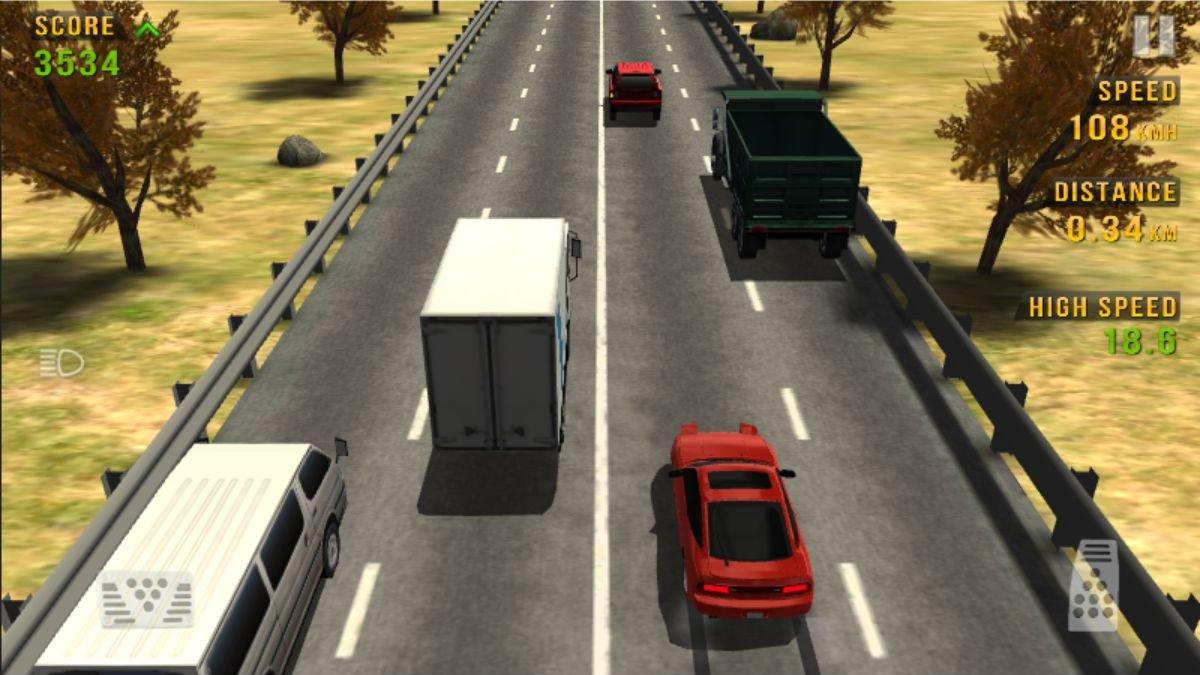This screenshot has width=1200, height=675.
Task: Toggle the headlights icon
Action: coord(62,362)
